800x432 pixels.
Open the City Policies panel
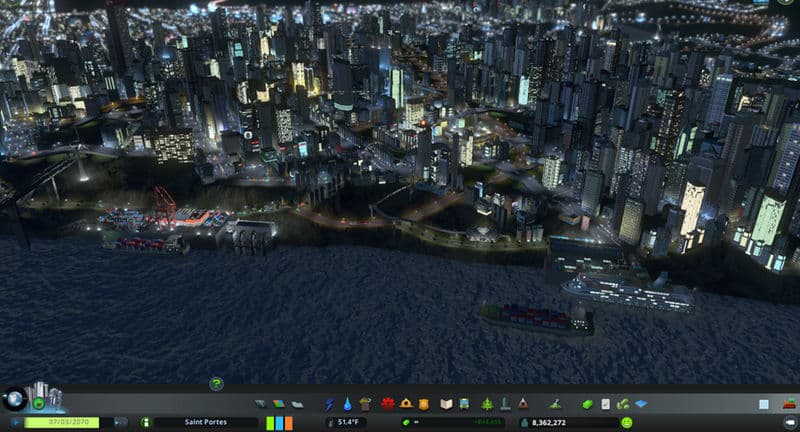[x=606, y=404]
